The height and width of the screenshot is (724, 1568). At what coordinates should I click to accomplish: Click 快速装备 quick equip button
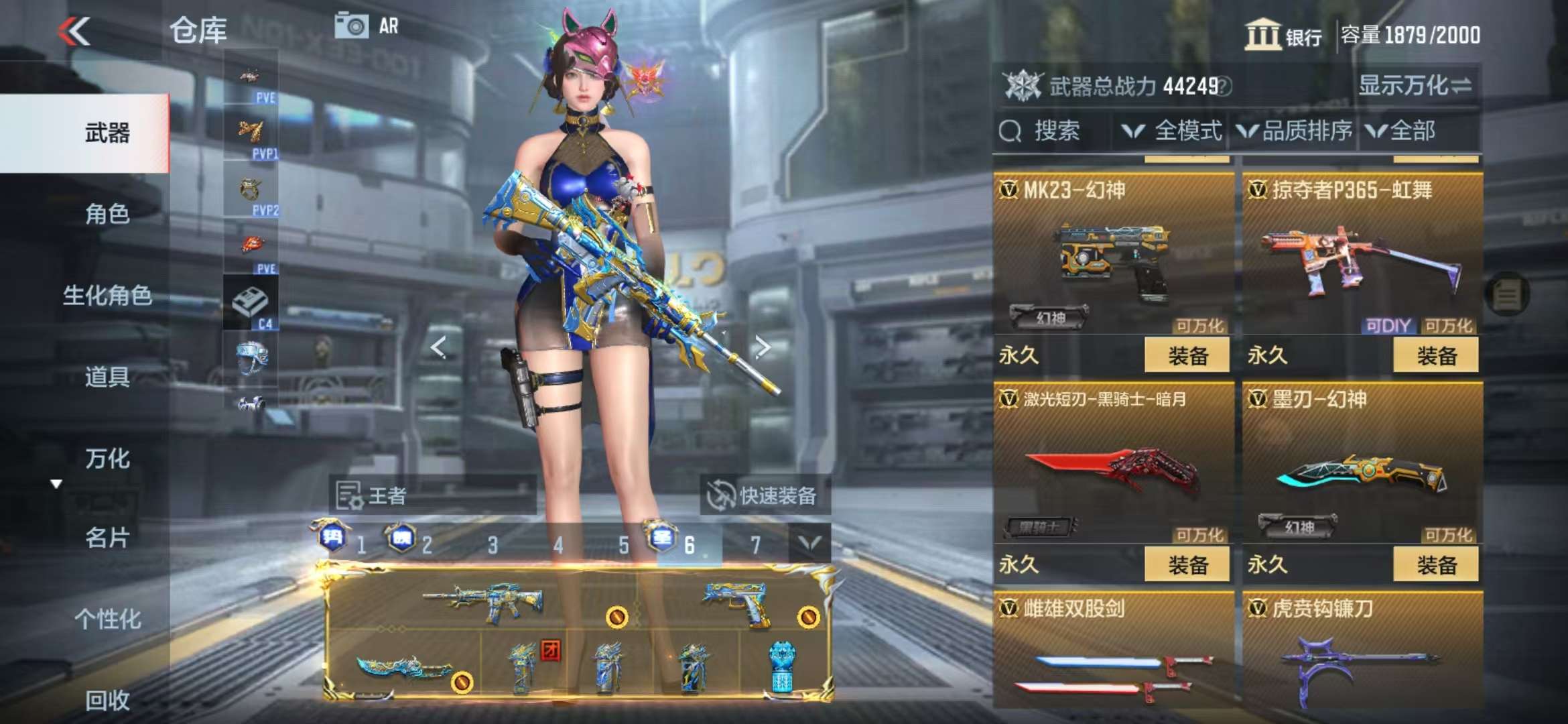click(x=764, y=495)
